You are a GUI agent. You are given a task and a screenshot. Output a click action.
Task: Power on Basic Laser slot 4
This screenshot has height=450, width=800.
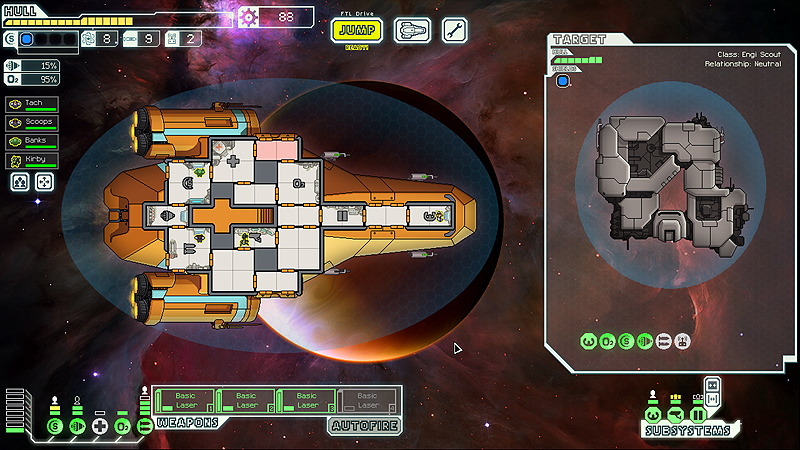tap(366, 401)
